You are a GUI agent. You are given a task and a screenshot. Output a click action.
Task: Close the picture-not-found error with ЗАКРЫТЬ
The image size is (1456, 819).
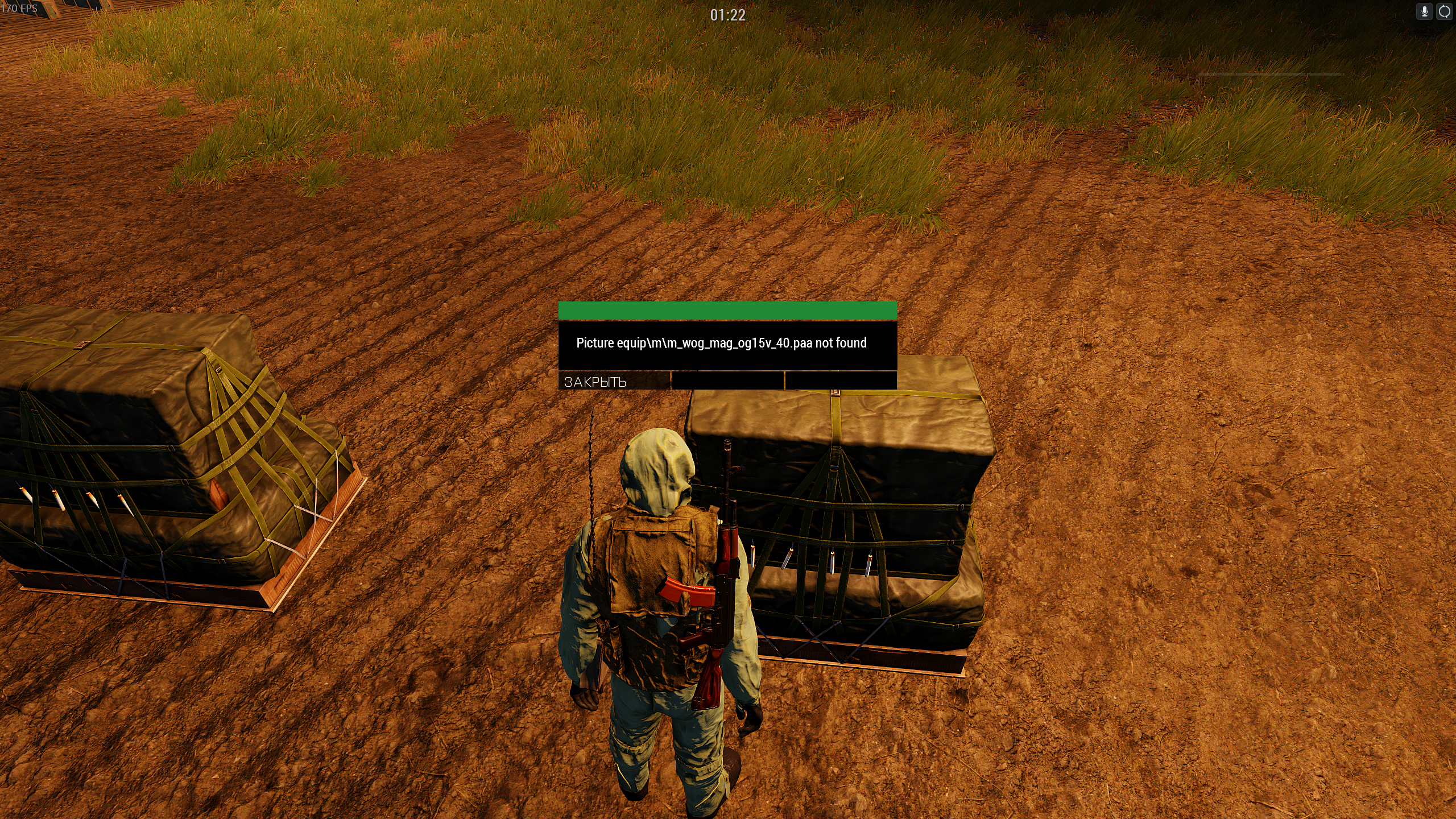[x=614, y=382]
